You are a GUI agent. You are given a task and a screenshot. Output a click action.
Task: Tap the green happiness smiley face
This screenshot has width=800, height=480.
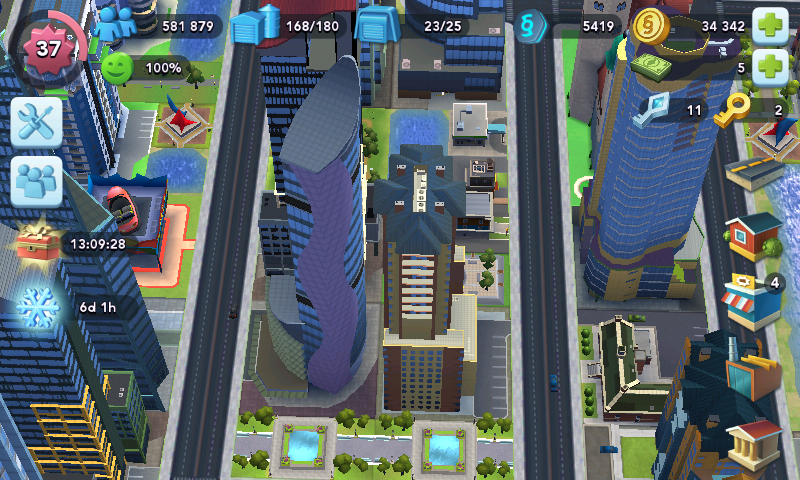[118, 68]
